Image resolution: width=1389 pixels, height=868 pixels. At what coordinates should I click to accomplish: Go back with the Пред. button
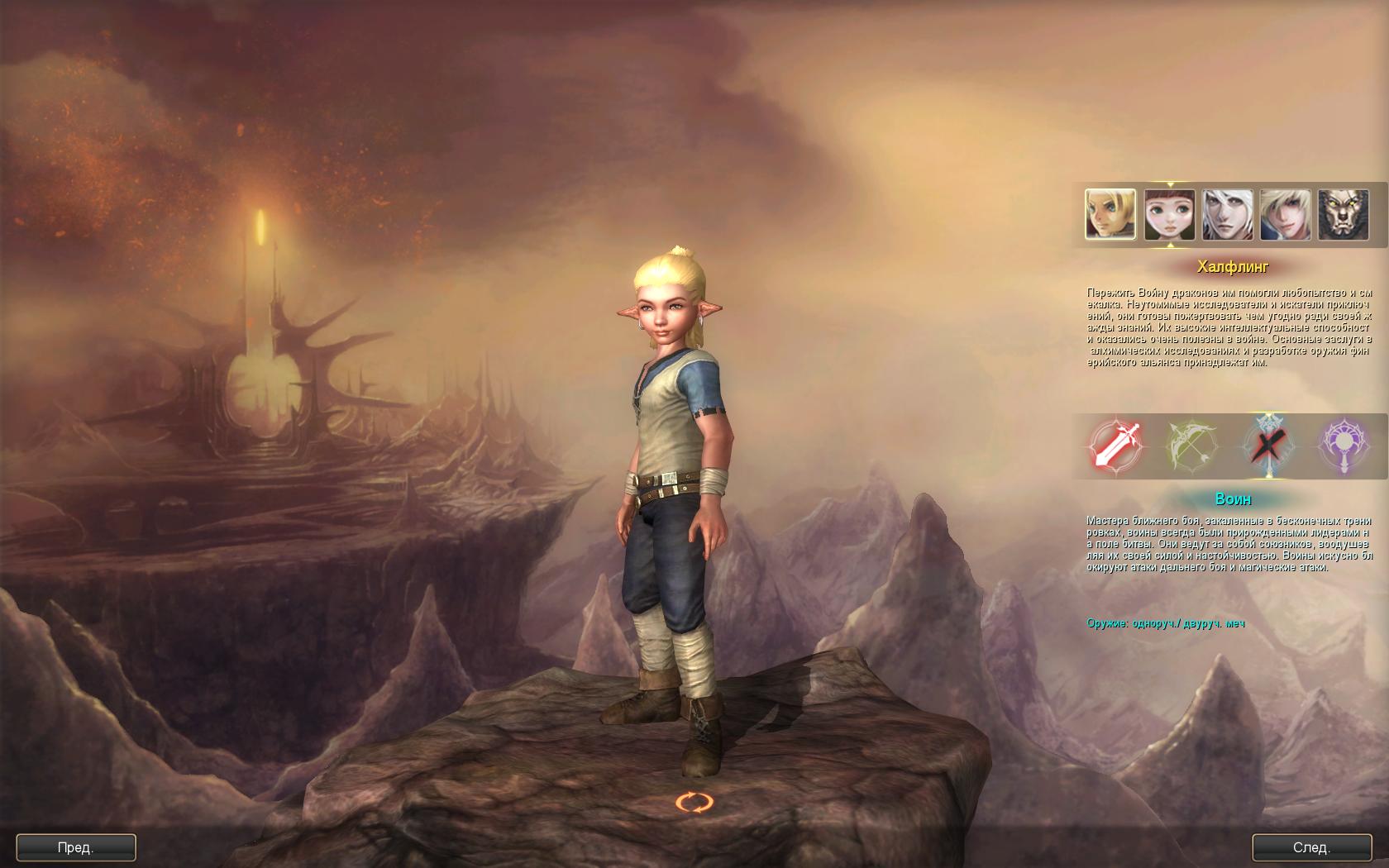tap(76, 847)
